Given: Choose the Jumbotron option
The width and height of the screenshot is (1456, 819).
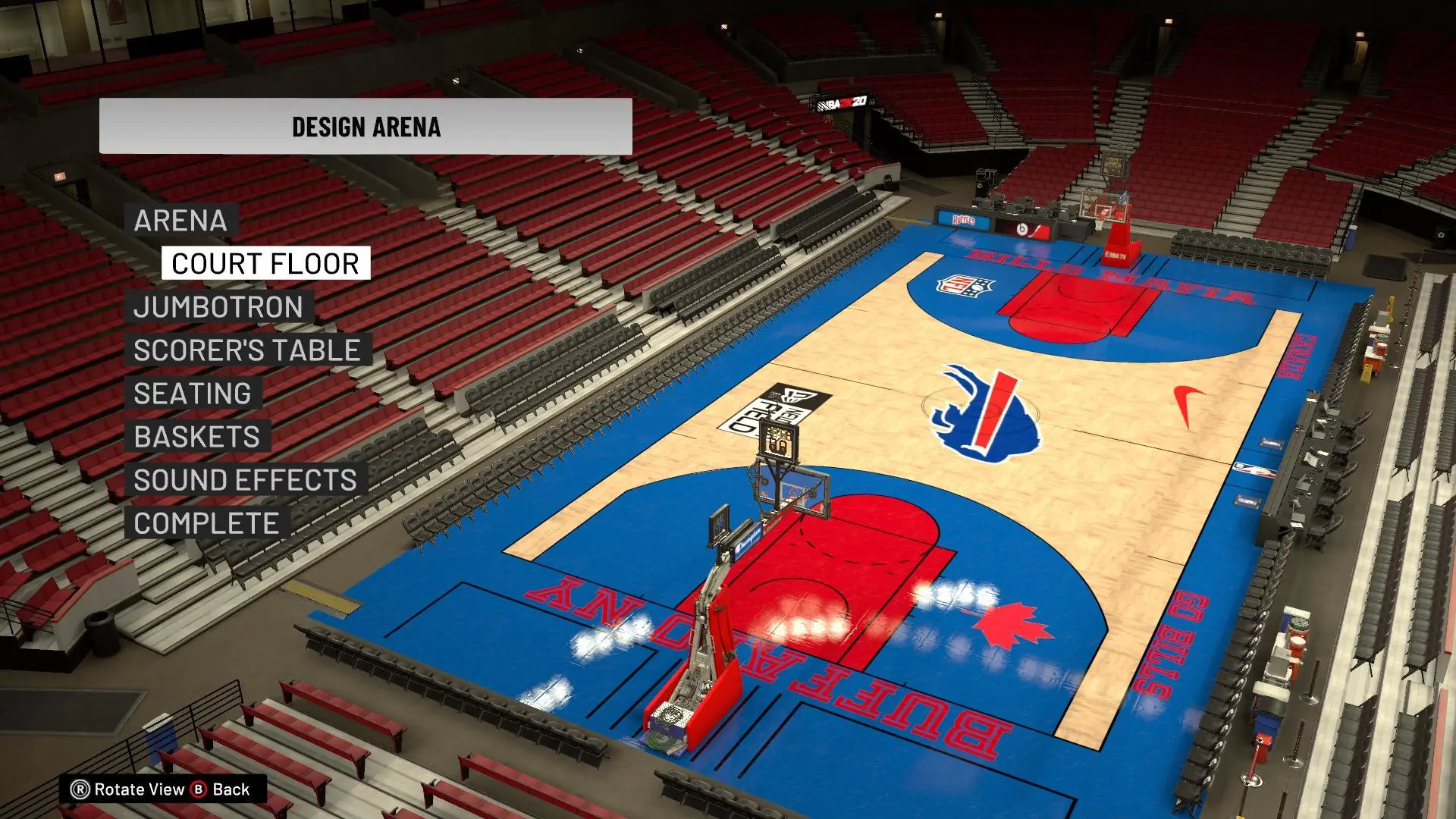Looking at the screenshot, I should (x=218, y=307).
